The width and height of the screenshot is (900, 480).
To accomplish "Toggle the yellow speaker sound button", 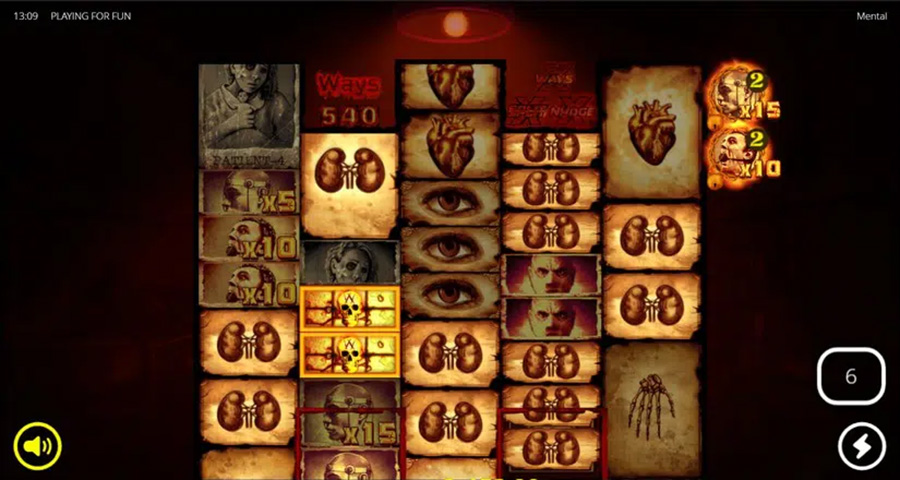I will 38,446.
